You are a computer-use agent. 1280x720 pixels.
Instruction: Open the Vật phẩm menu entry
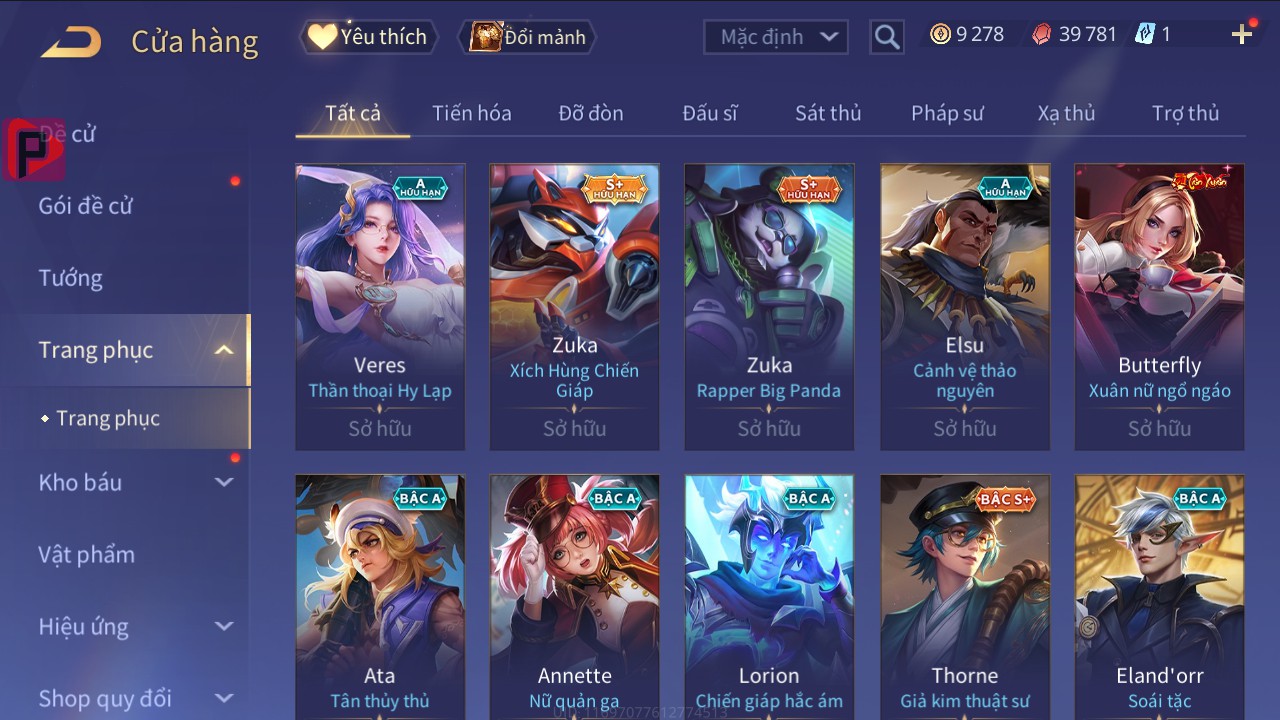[x=87, y=554]
